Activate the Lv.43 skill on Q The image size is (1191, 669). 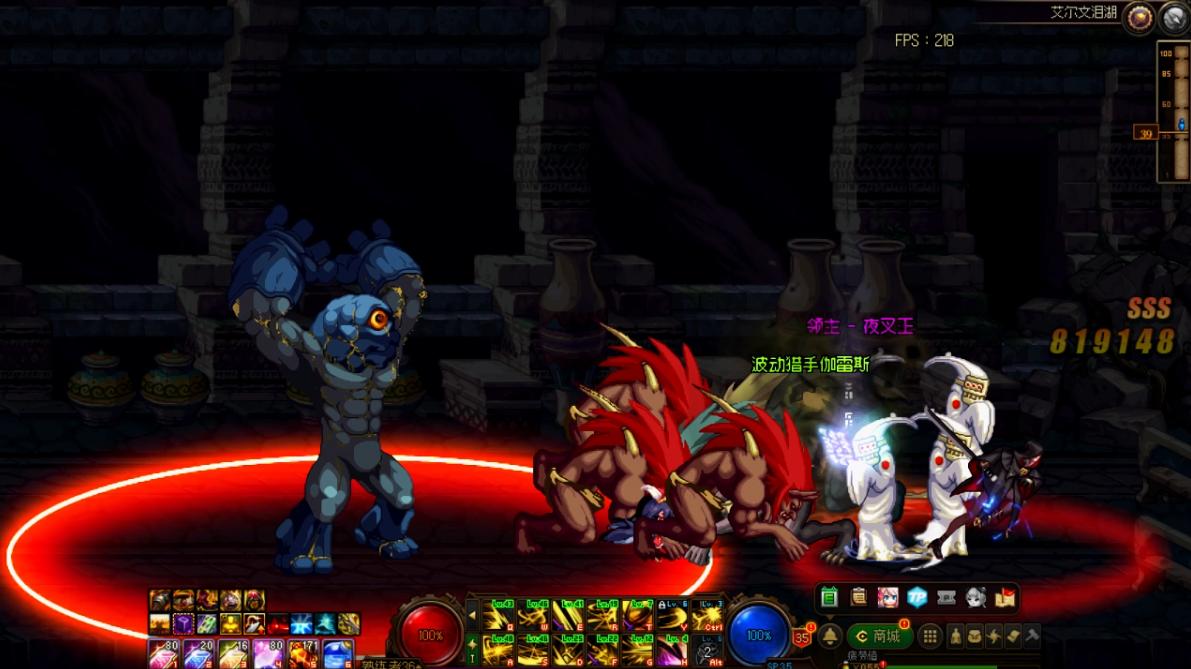[499, 616]
